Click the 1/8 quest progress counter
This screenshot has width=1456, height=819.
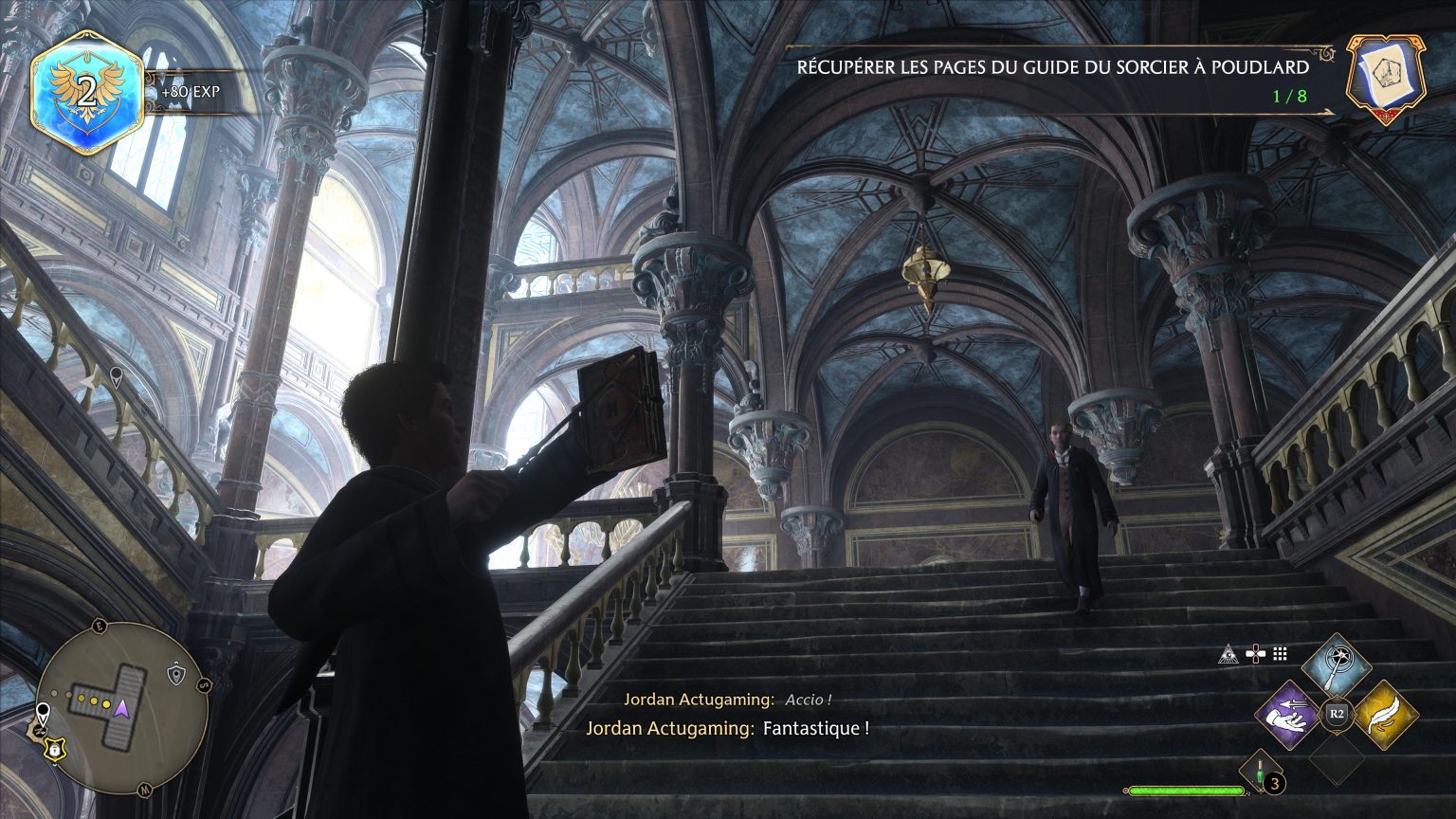(1292, 94)
